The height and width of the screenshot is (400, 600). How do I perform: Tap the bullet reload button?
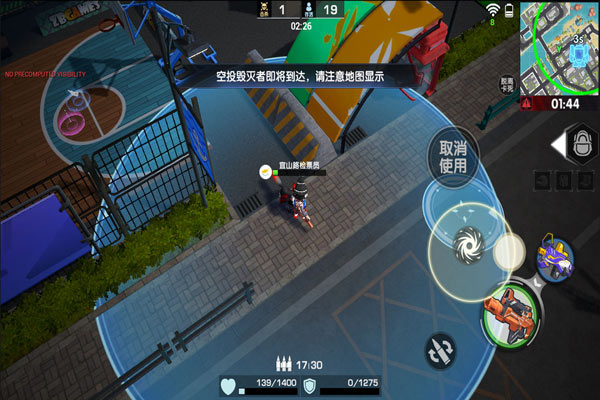(439, 349)
